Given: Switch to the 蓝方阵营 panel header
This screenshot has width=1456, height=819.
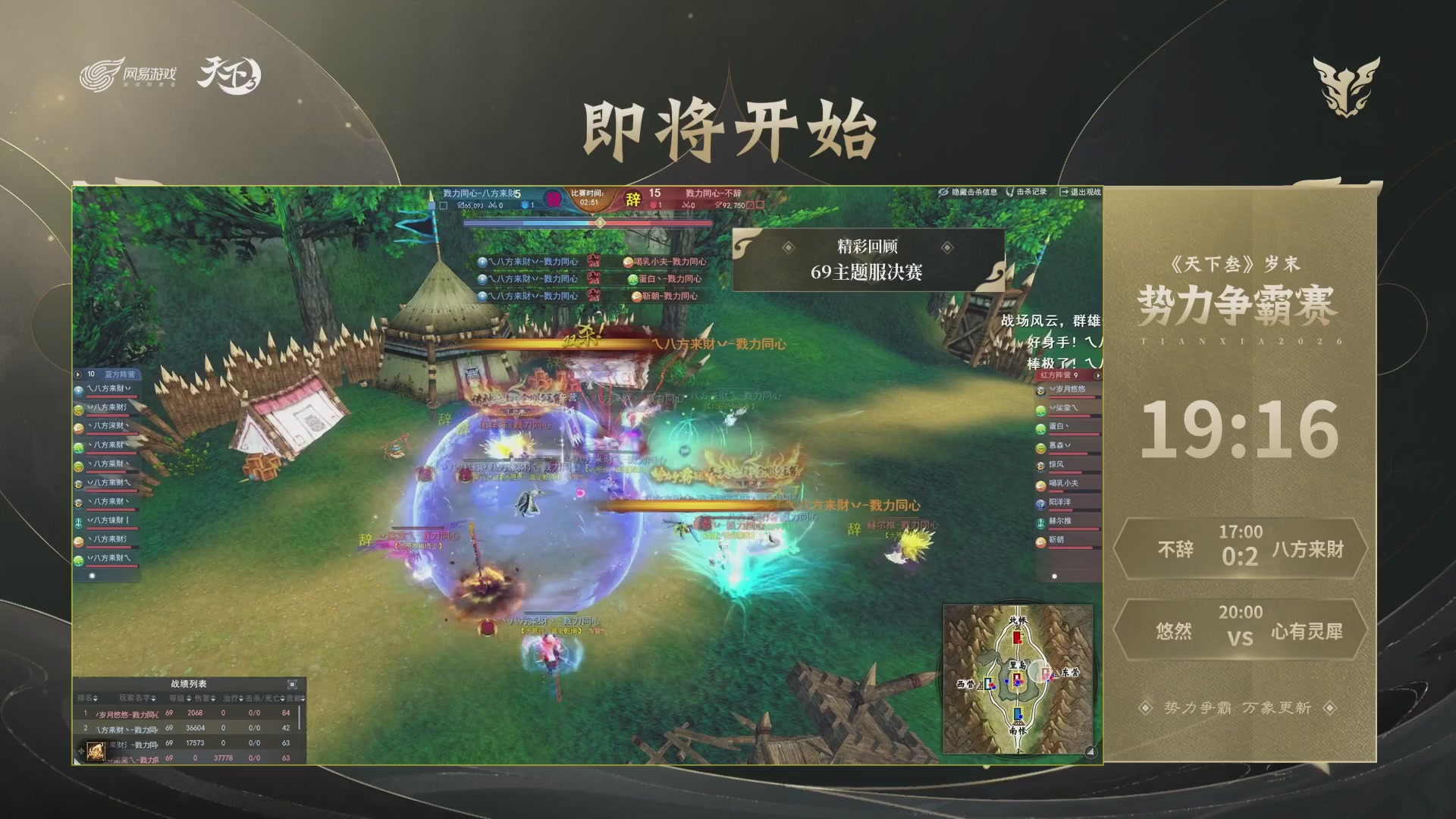Looking at the screenshot, I should (x=120, y=374).
